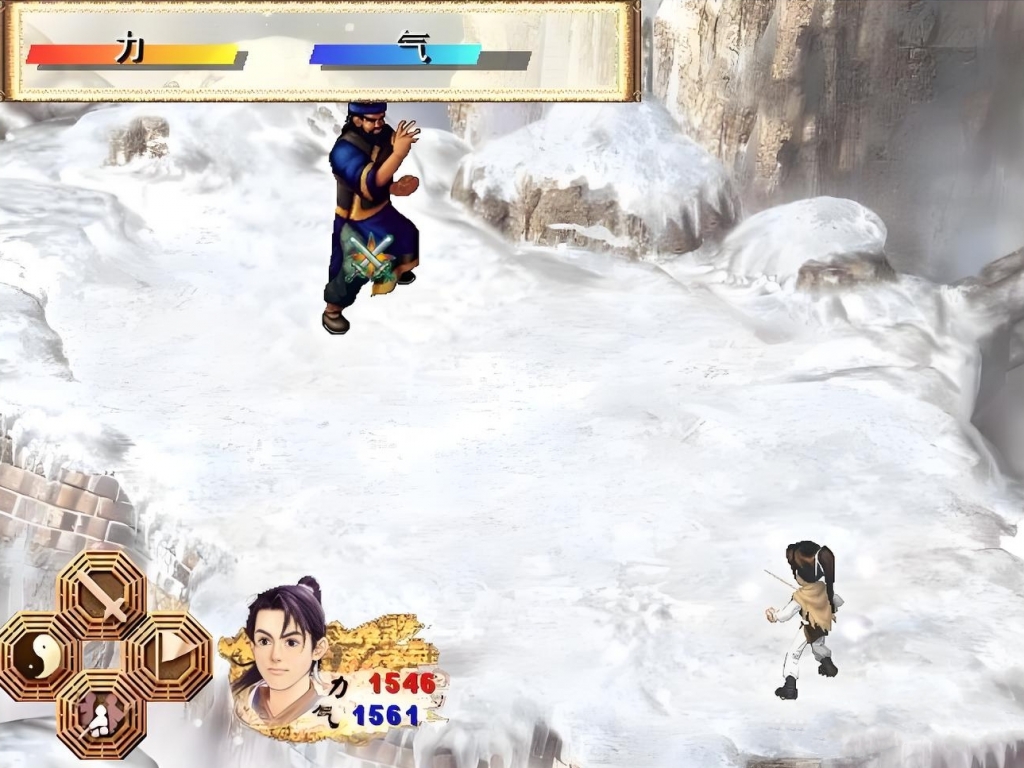Pick the meditating figure command
Image resolution: width=1024 pixels, height=768 pixels.
[102, 714]
